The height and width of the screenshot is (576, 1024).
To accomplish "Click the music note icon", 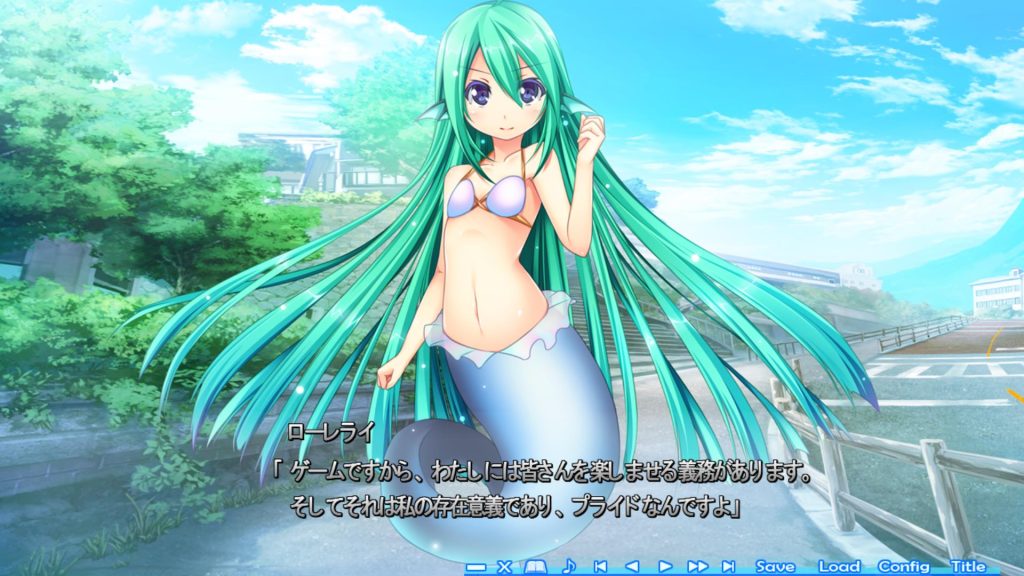I will pos(569,567).
